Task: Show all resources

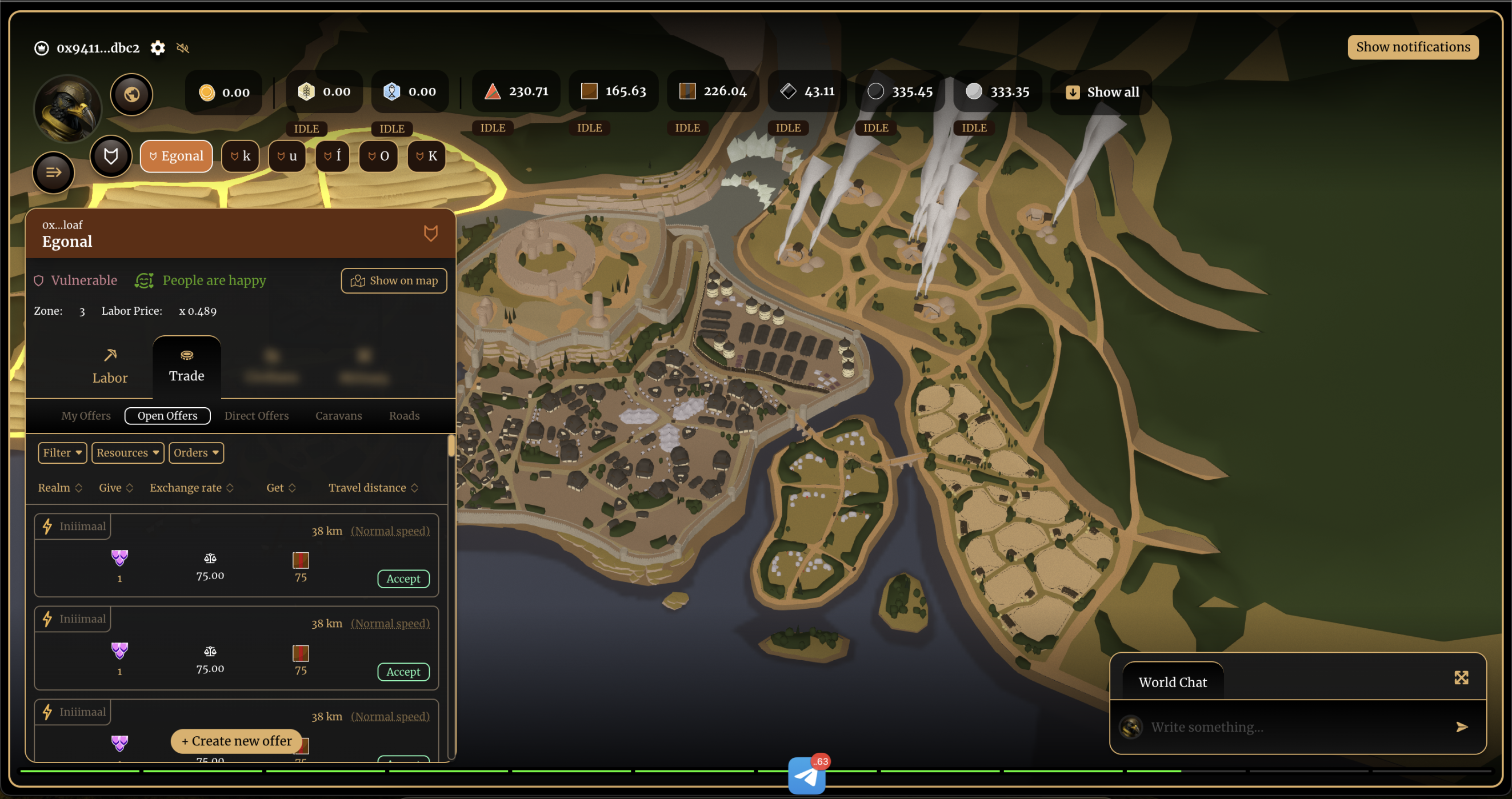Action: coord(1102,92)
